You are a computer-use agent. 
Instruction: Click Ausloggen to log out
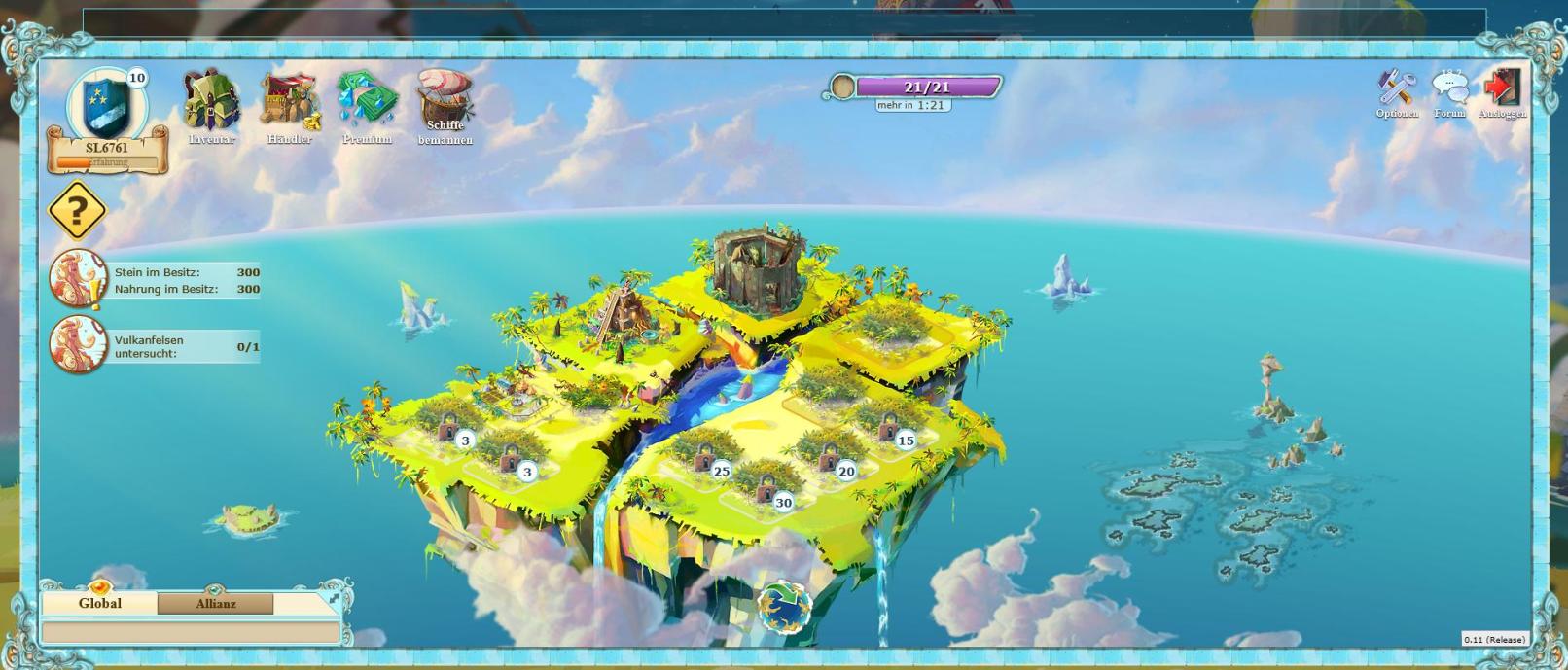(x=1501, y=91)
